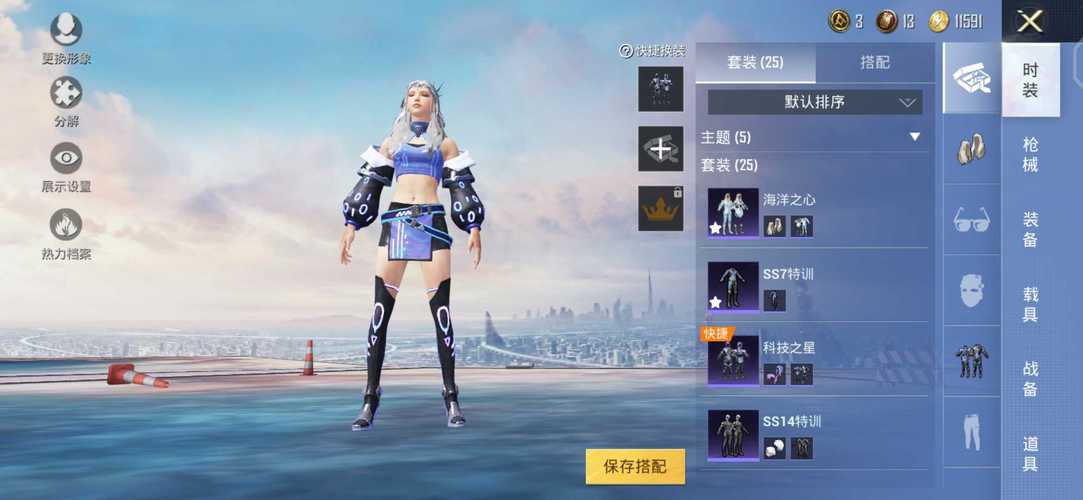Open the 道具 items category

click(1030, 454)
